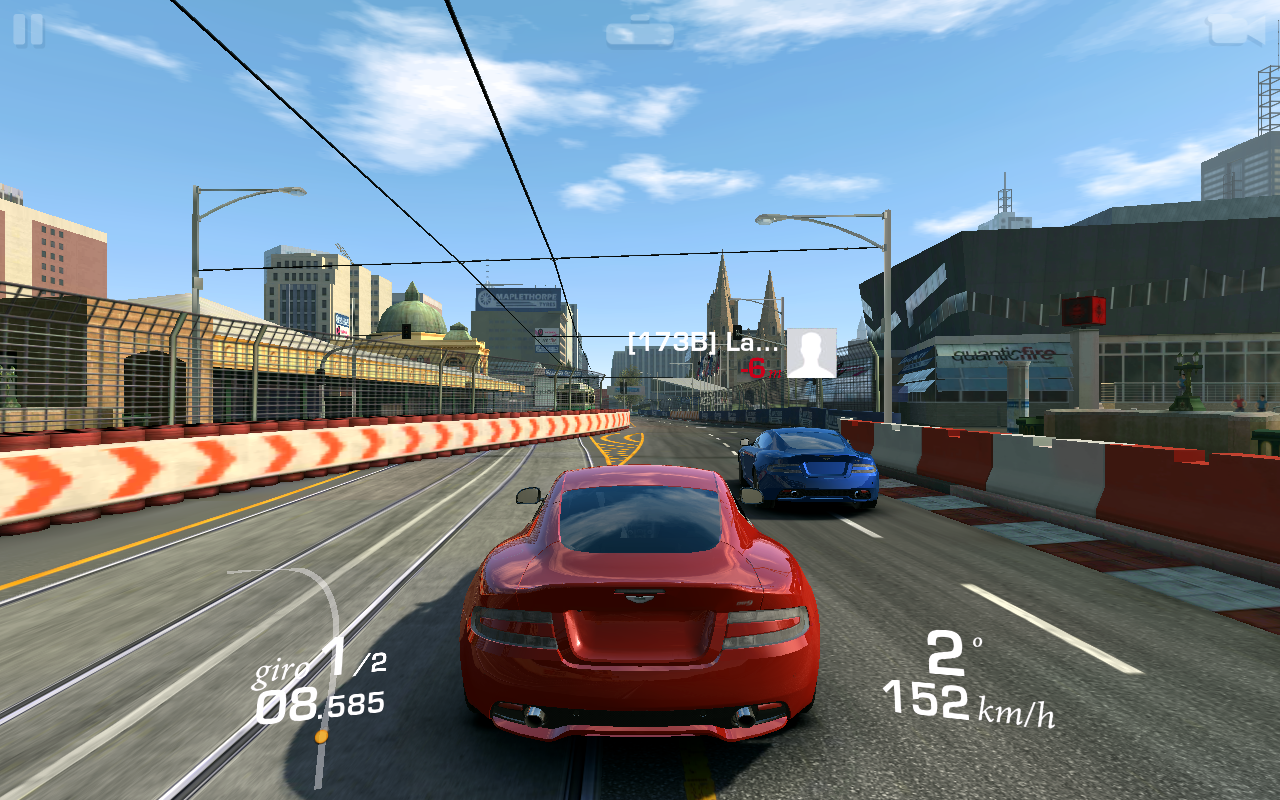Toggle the rear-view mirror icon
The height and width of the screenshot is (800, 1280).
coord(639,33)
